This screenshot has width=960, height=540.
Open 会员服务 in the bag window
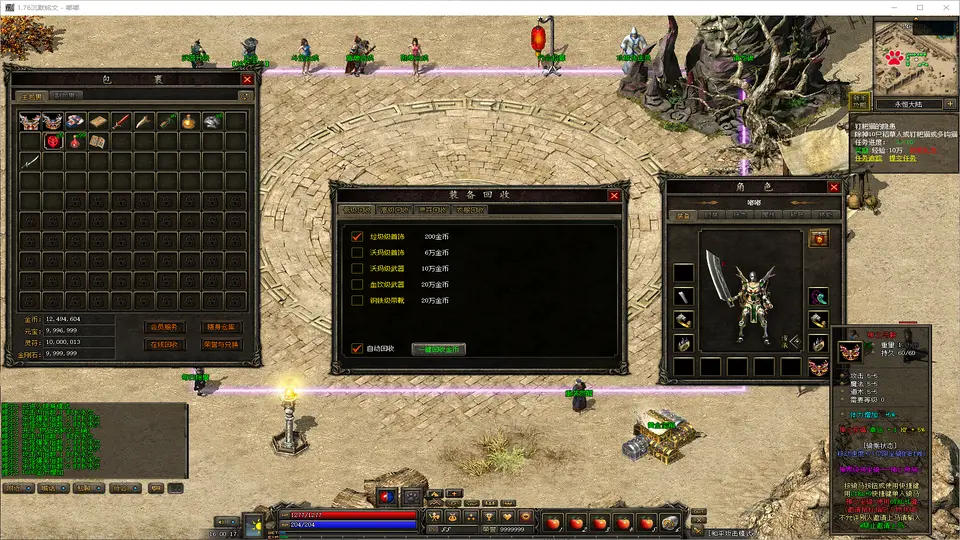[x=163, y=327]
